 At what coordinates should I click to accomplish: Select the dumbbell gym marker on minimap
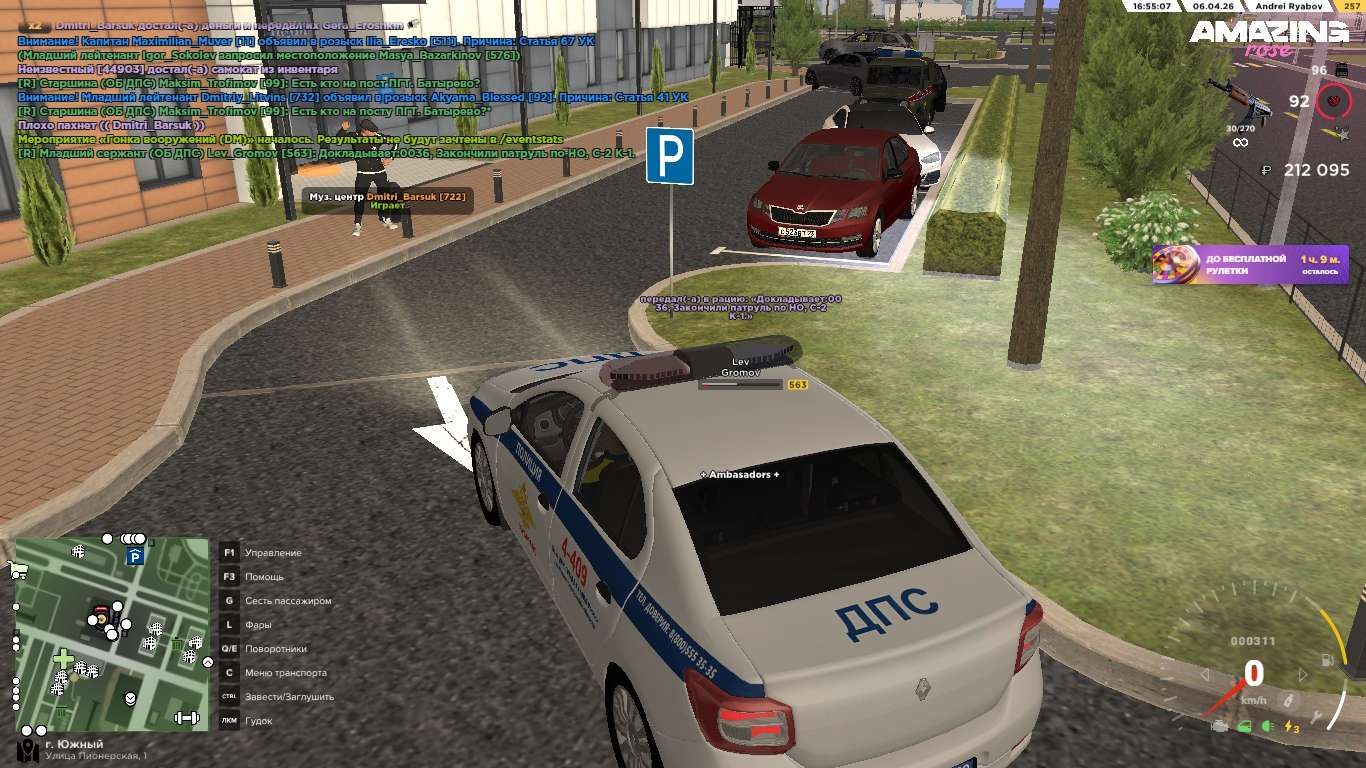point(186,717)
